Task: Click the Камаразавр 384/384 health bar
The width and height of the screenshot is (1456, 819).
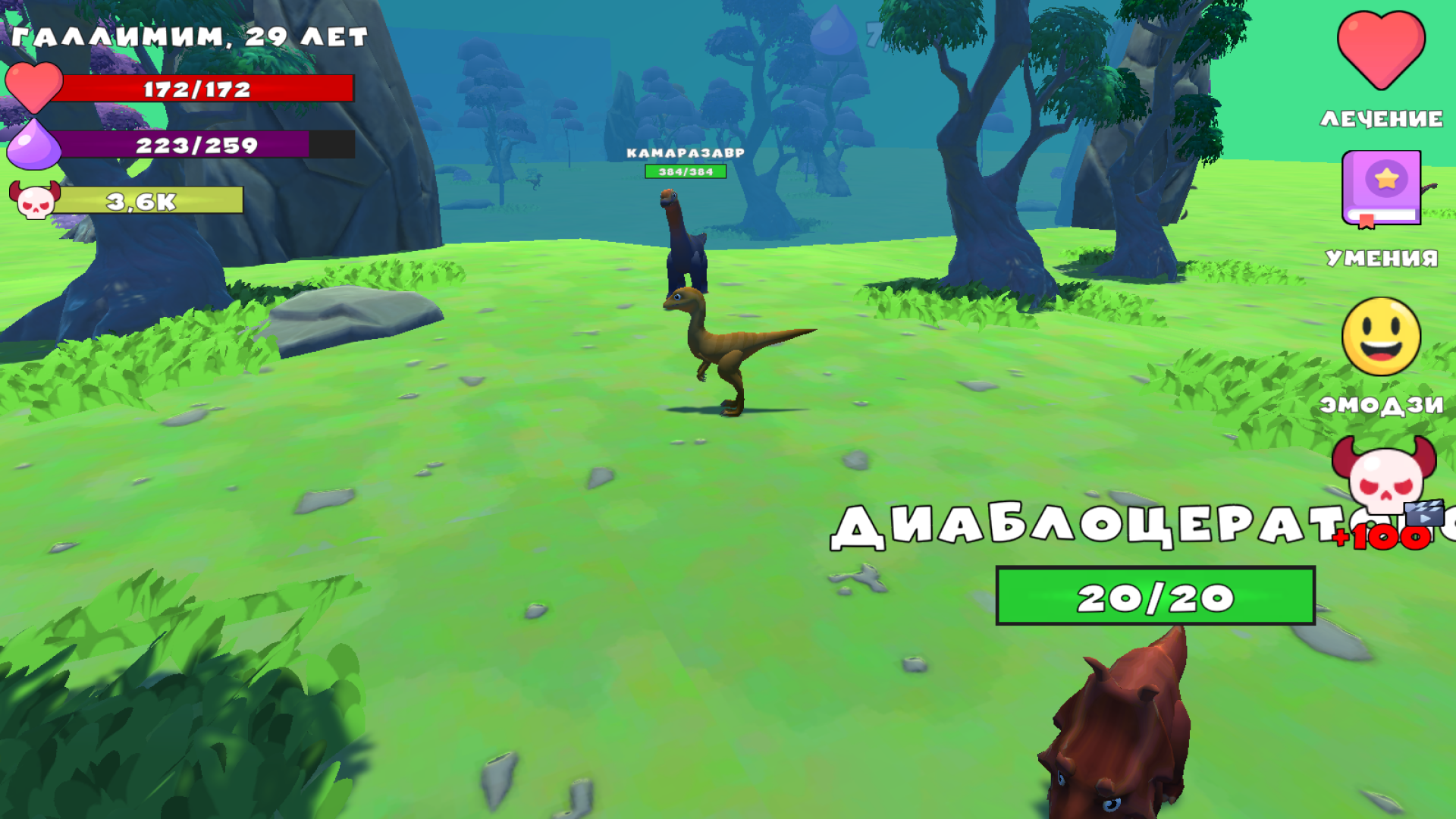Action: click(x=684, y=171)
